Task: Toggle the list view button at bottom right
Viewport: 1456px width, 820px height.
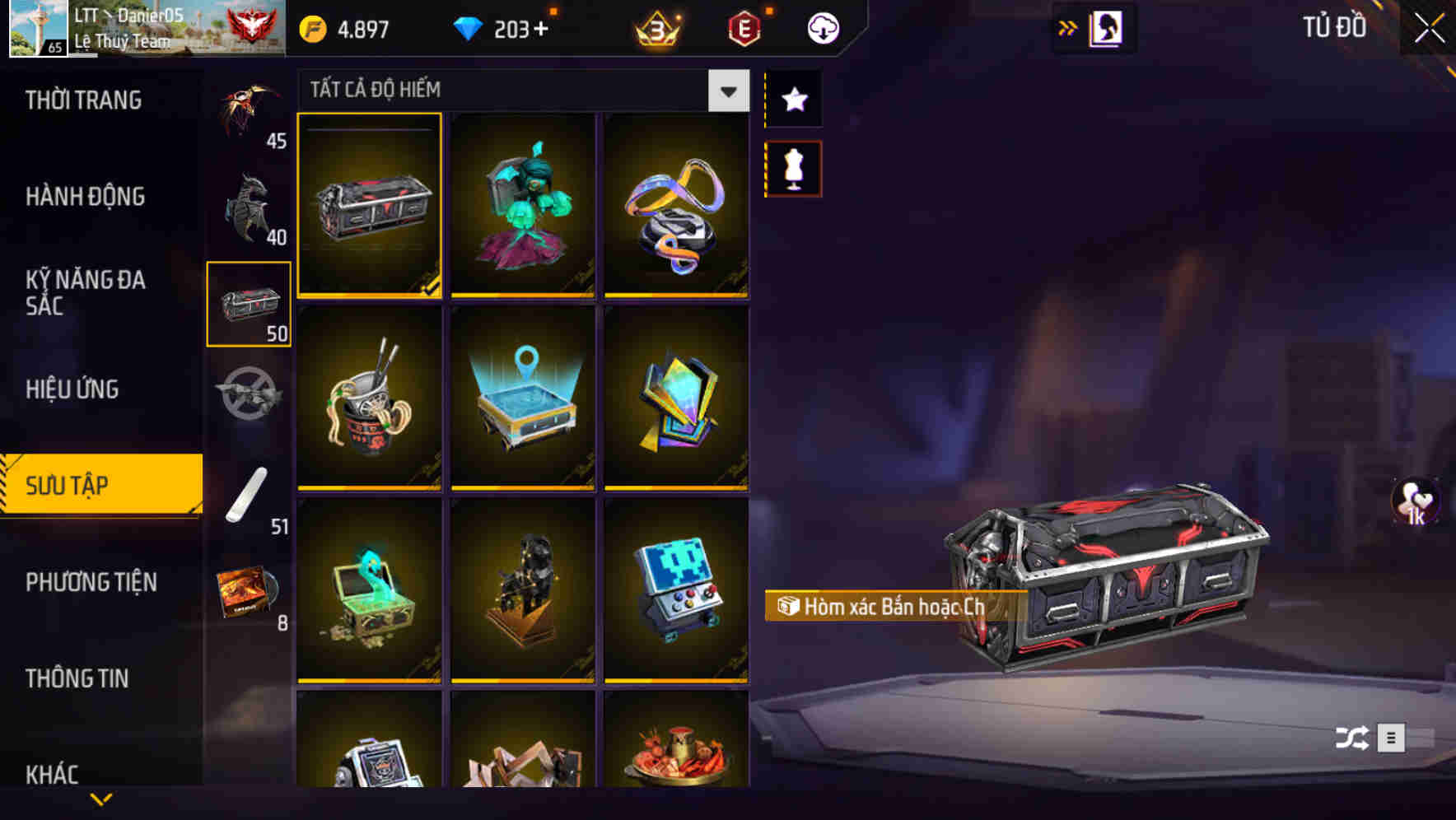Action: pyautogui.click(x=1393, y=738)
